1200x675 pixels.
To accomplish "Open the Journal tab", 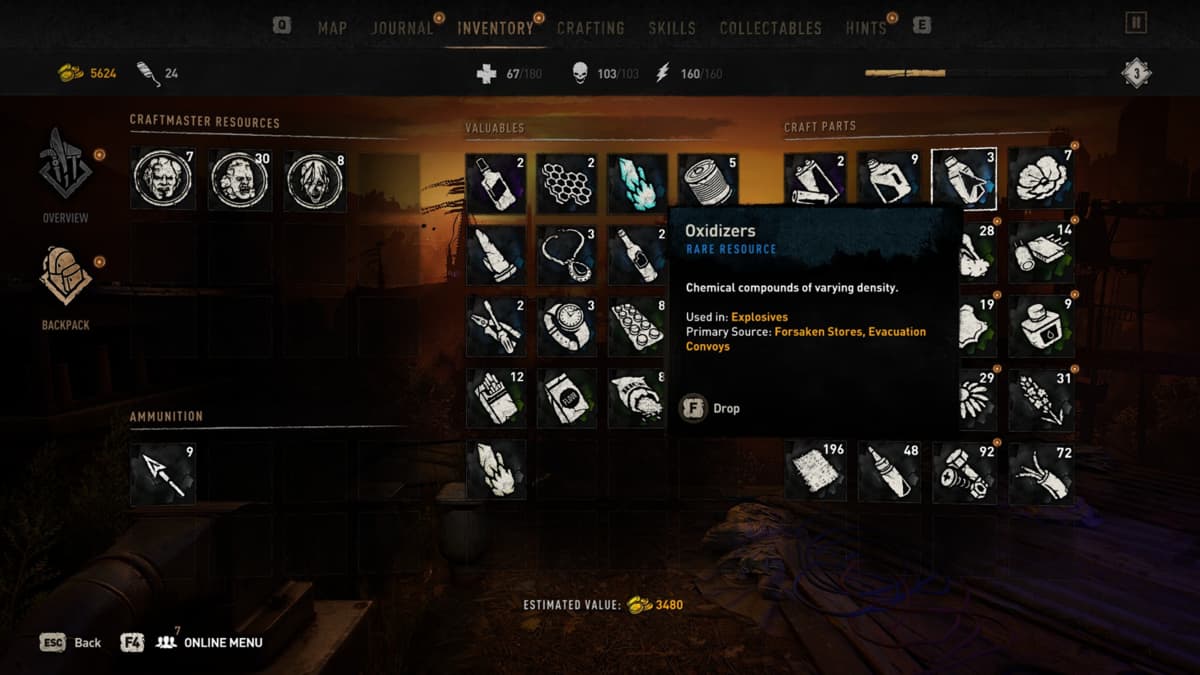I will (402, 28).
